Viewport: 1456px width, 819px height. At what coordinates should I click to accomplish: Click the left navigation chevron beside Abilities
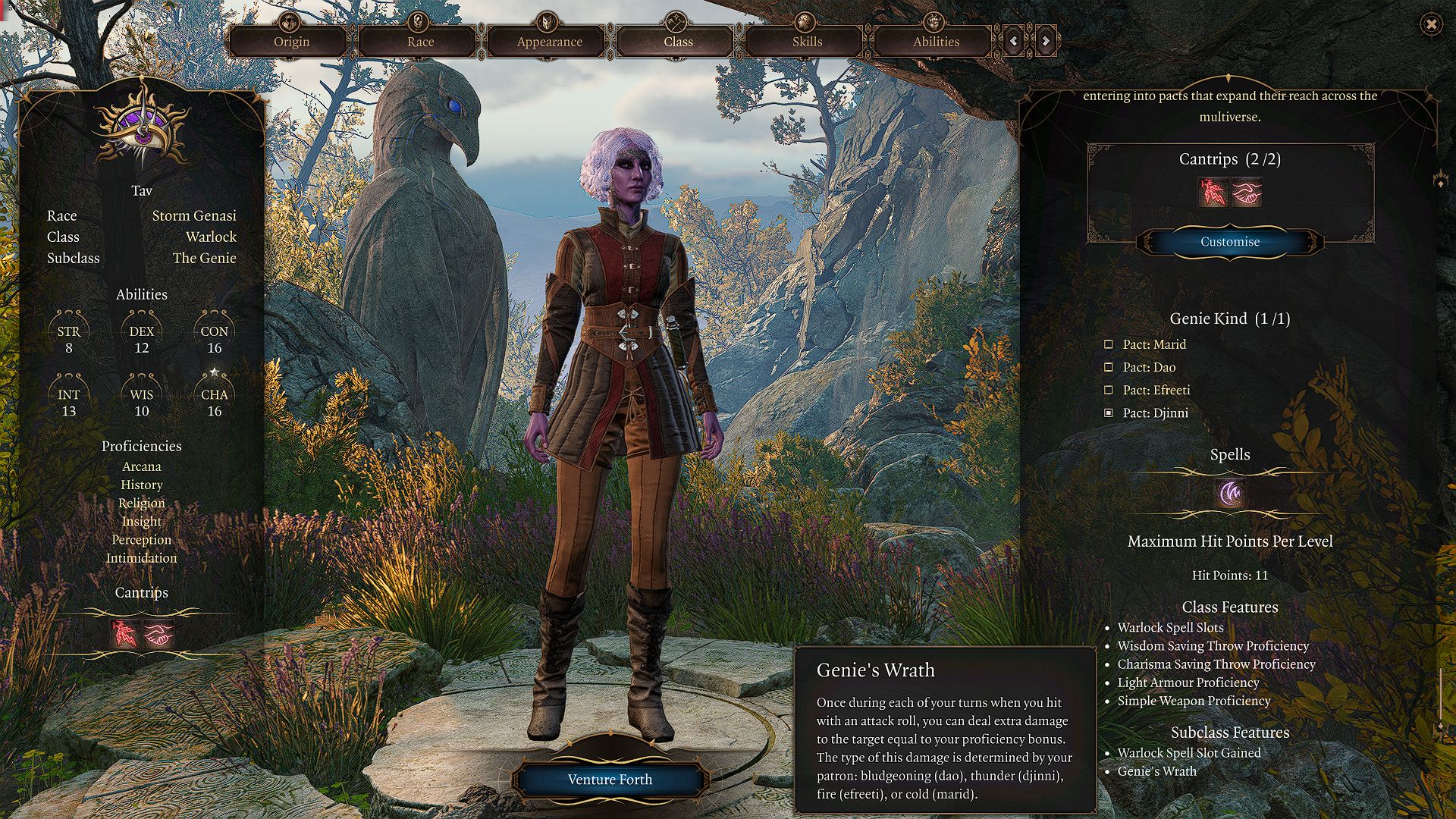1014,42
